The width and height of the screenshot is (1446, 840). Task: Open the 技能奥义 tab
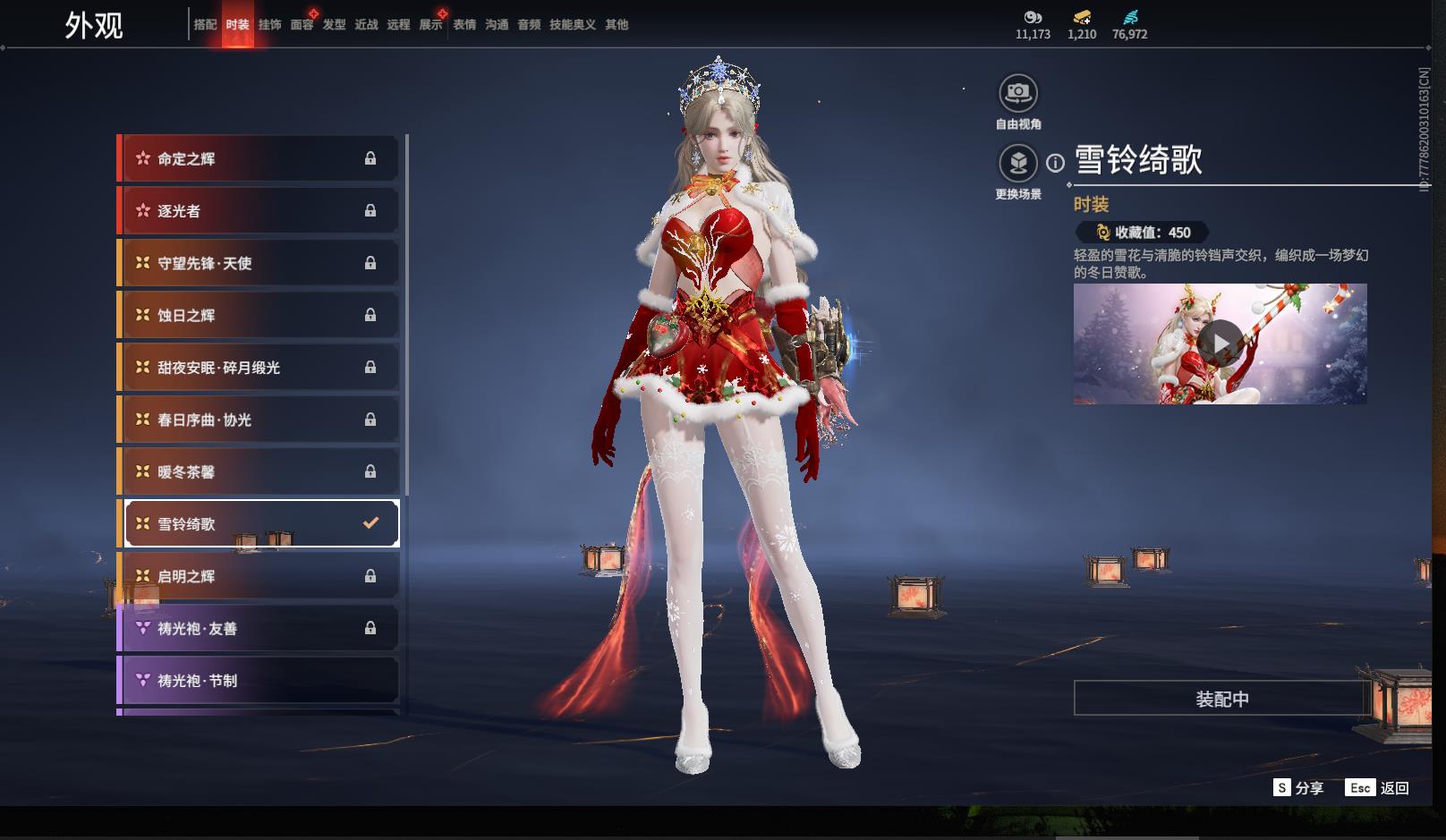click(x=572, y=25)
